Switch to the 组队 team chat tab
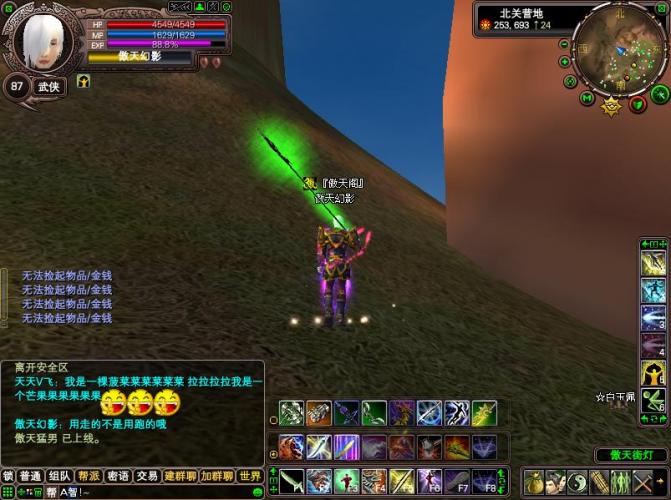The width and height of the screenshot is (671, 500). [60, 476]
